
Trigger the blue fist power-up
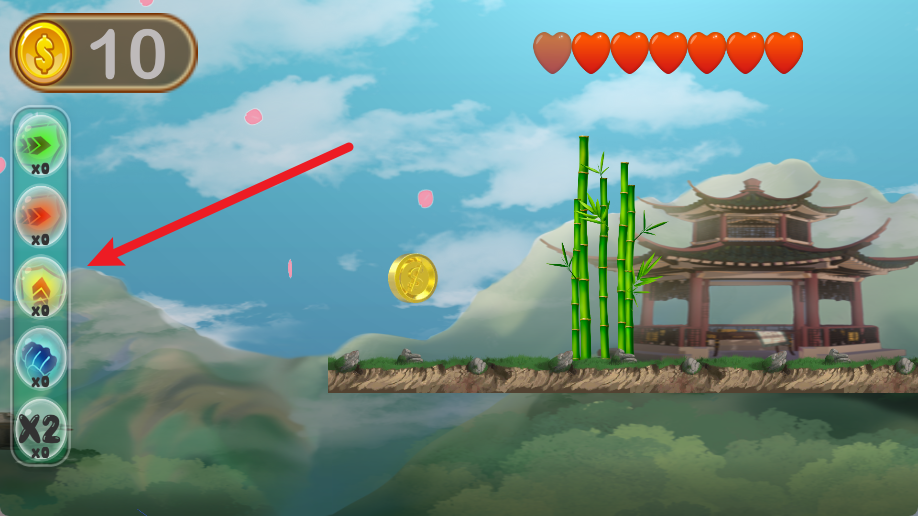click(x=40, y=355)
